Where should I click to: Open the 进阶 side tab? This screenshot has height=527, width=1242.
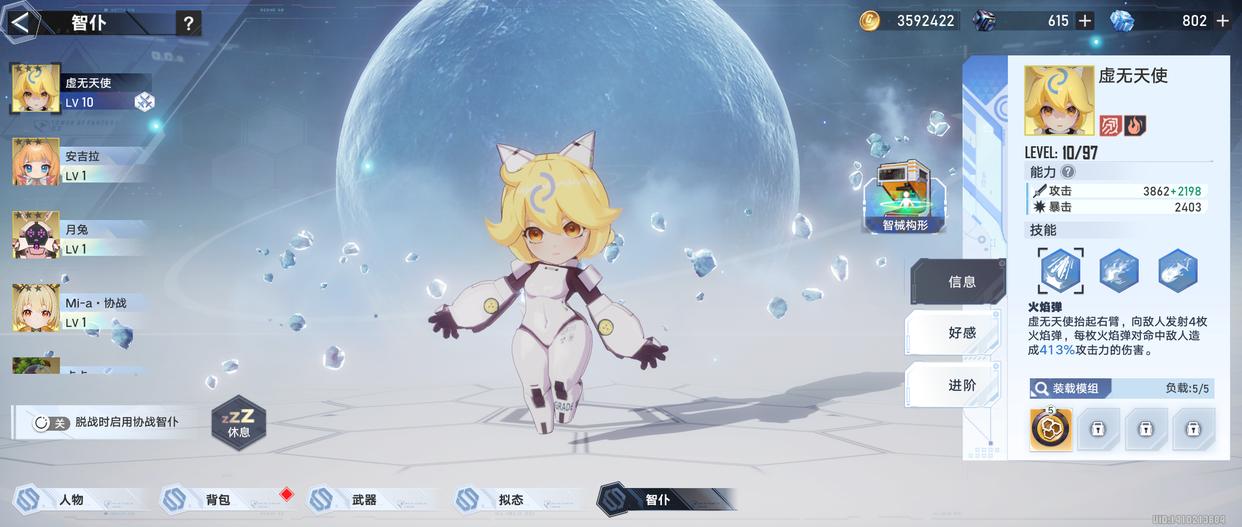958,385
